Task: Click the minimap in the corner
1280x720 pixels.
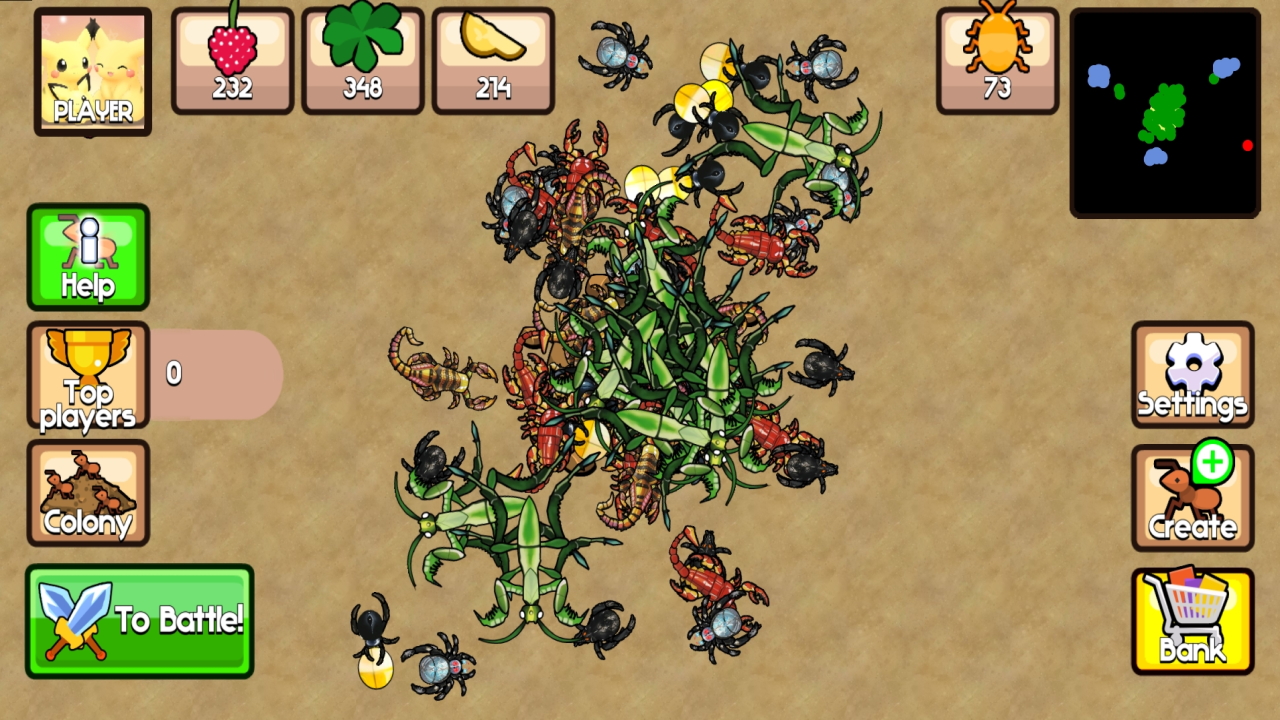Action: click(x=1164, y=114)
